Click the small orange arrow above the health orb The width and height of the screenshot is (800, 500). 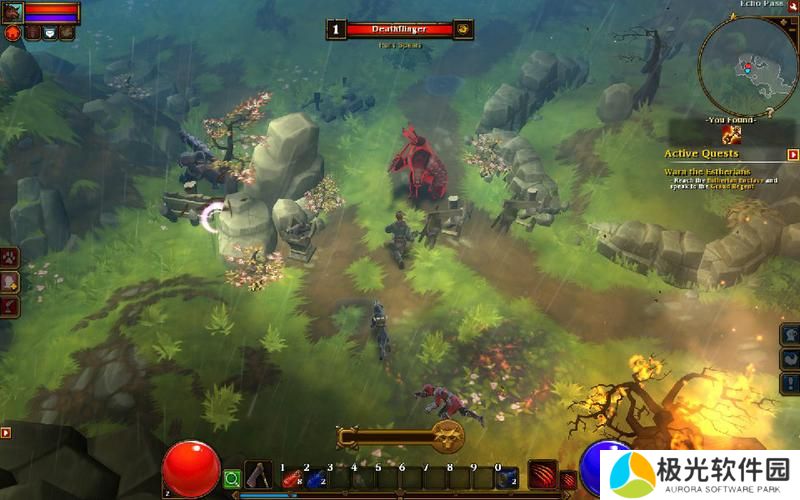pyautogui.click(x=6, y=433)
